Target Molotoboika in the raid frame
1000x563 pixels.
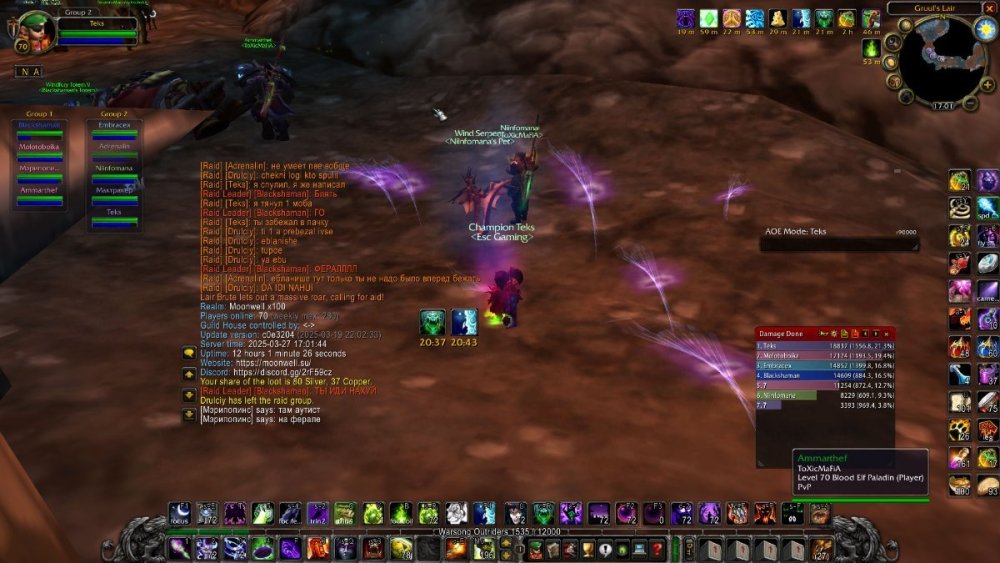tap(39, 148)
